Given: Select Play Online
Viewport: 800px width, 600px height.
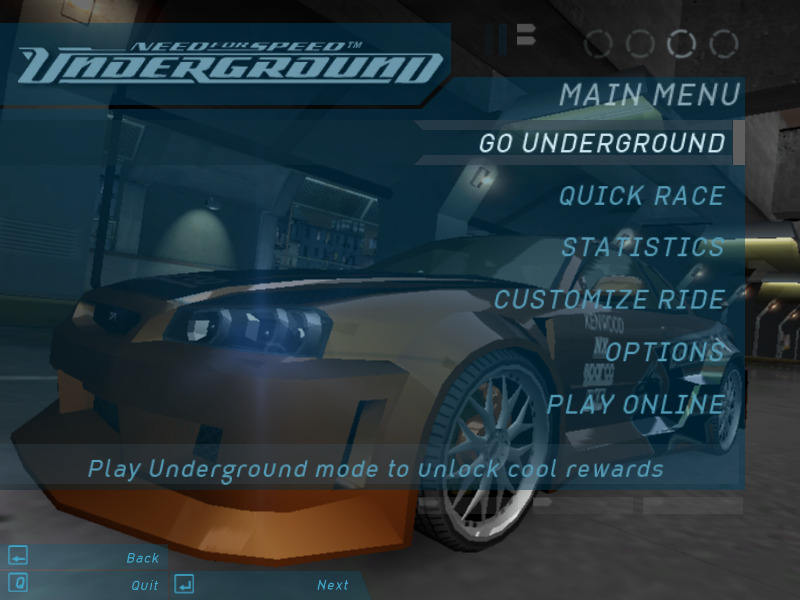Looking at the screenshot, I should tap(635, 405).
